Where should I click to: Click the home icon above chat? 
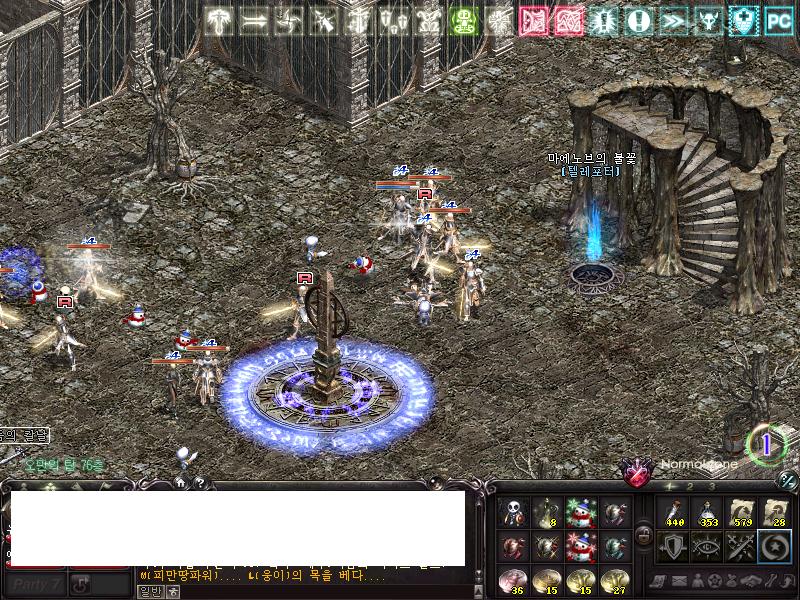click(x=181, y=482)
